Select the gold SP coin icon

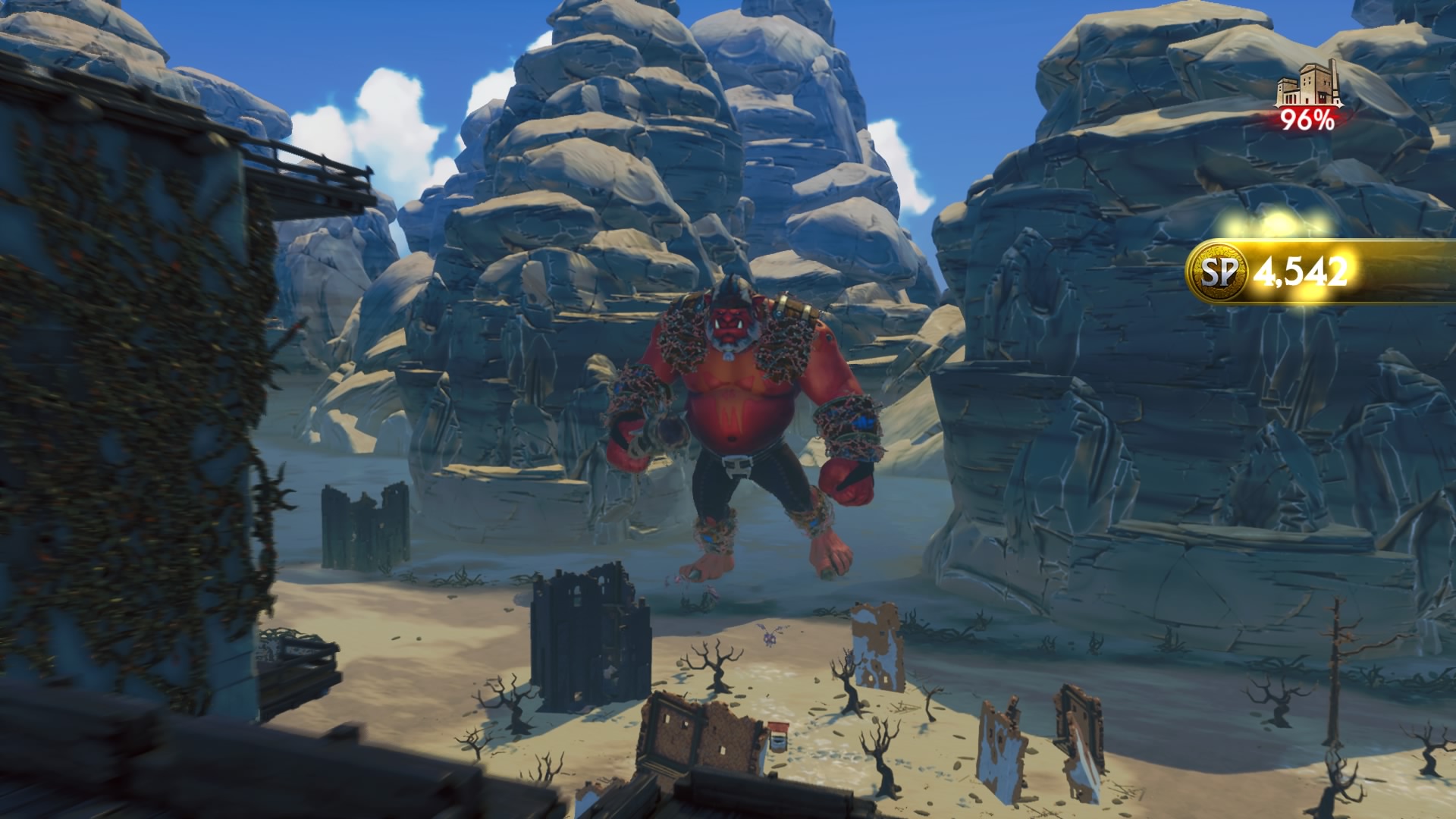click(x=1219, y=272)
